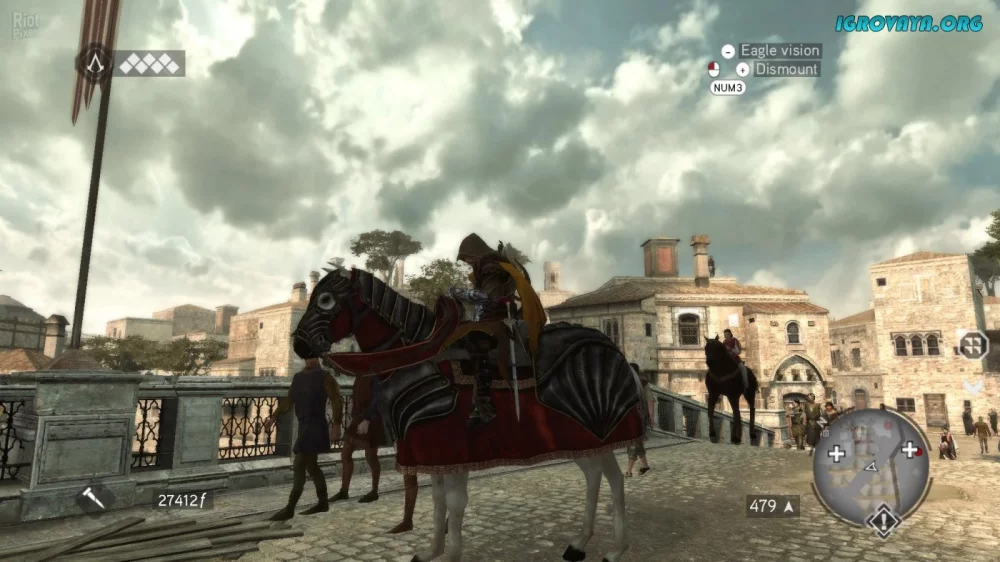Viewport: 1000px width, 562px height.
Task: Click the left plus marker on minimap
Action: [836, 453]
